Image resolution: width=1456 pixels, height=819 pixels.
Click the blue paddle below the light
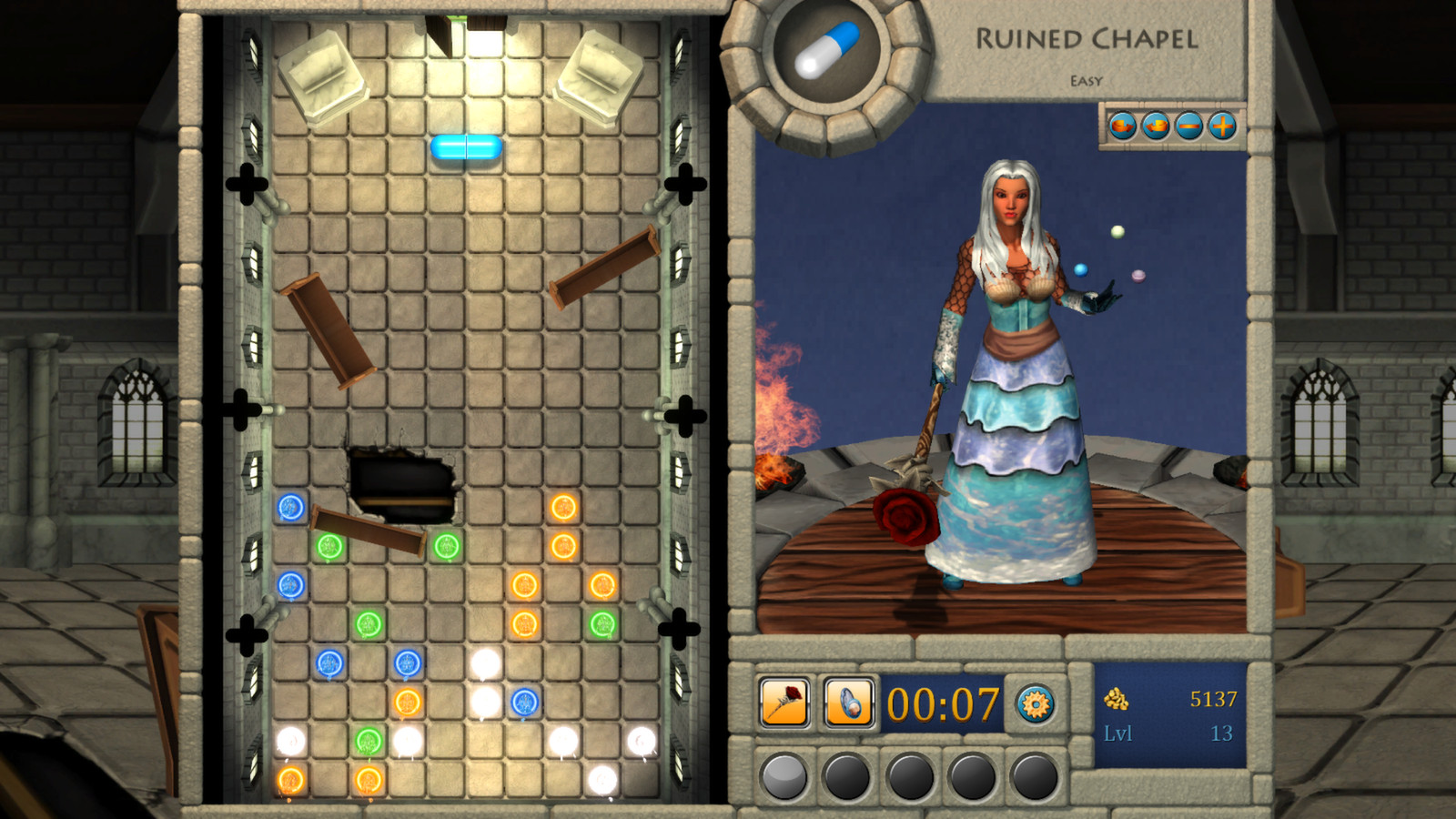tap(467, 148)
